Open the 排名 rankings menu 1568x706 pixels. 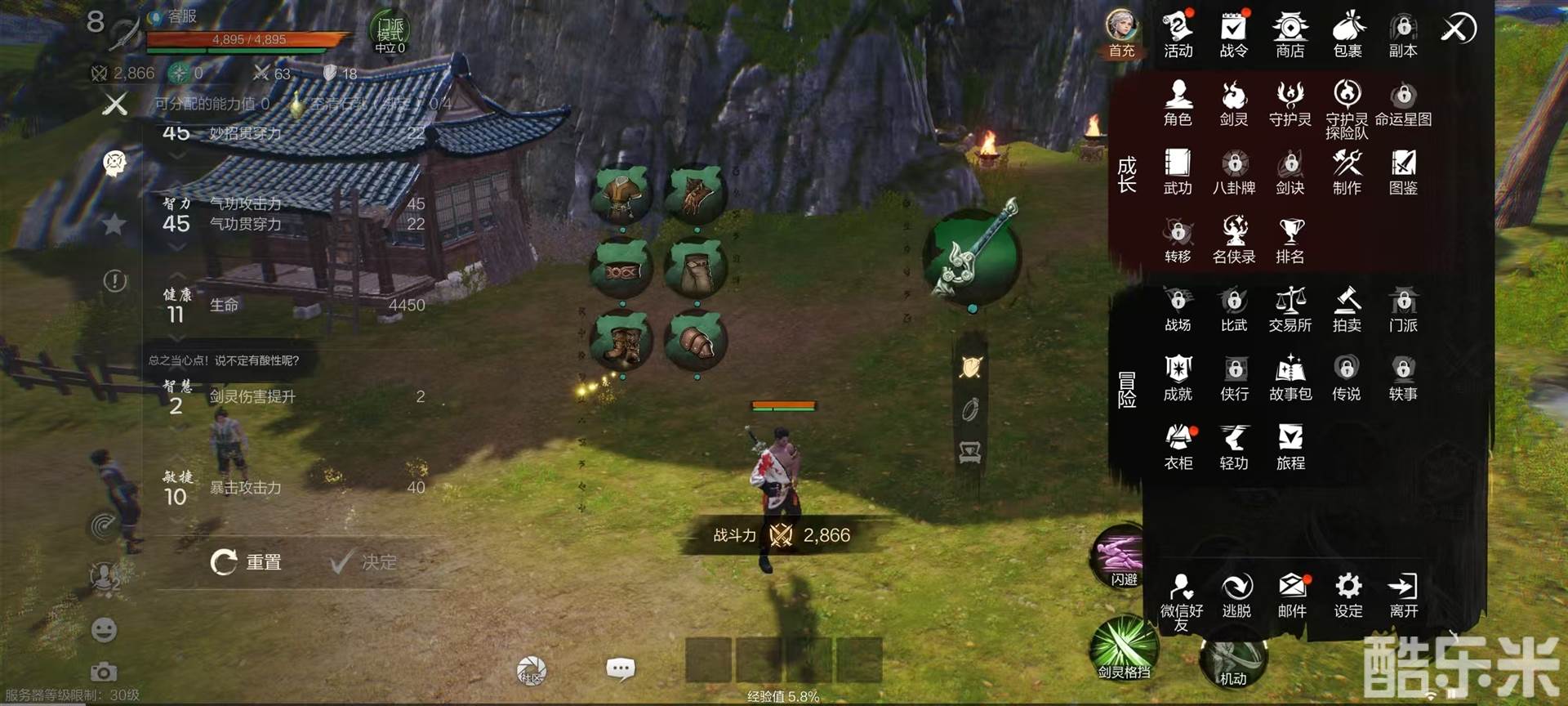[x=1290, y=240]
